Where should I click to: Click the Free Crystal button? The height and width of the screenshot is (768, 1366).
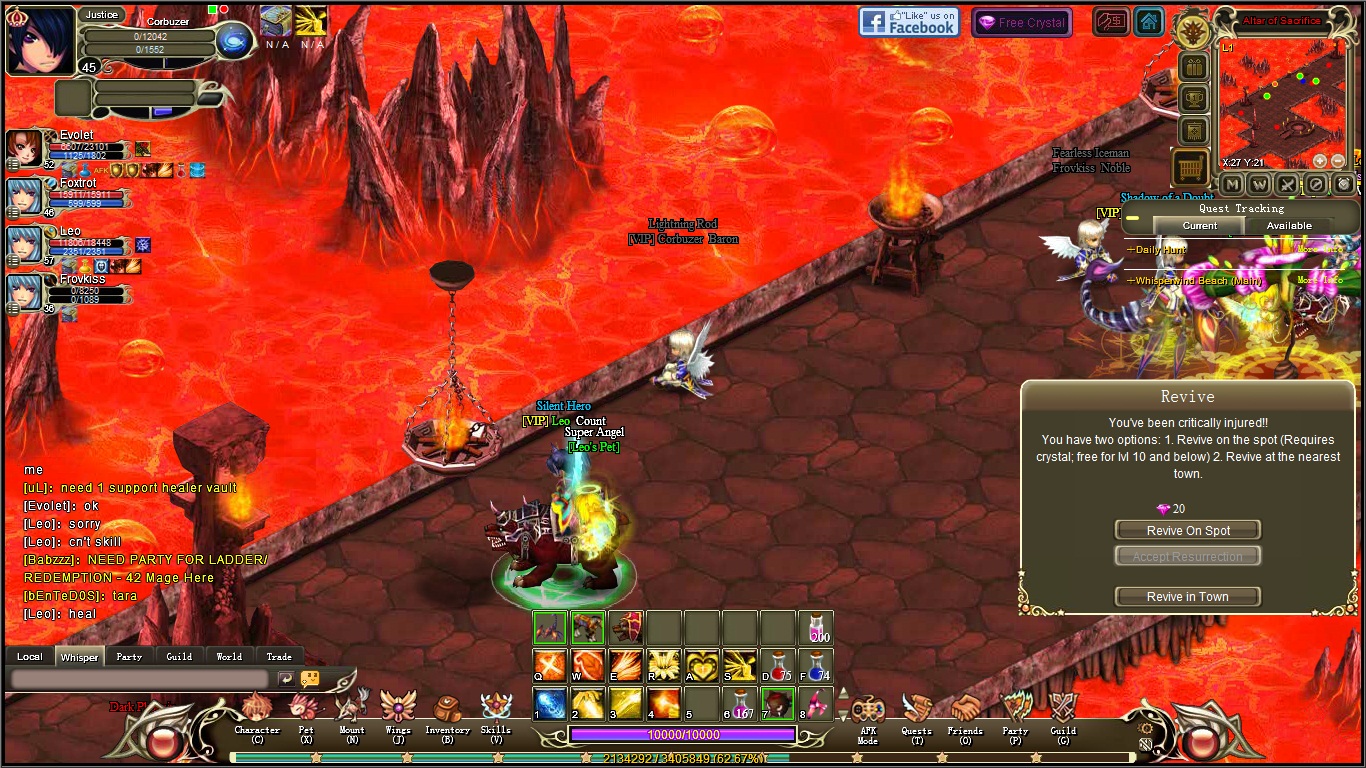pos(1021,23)
